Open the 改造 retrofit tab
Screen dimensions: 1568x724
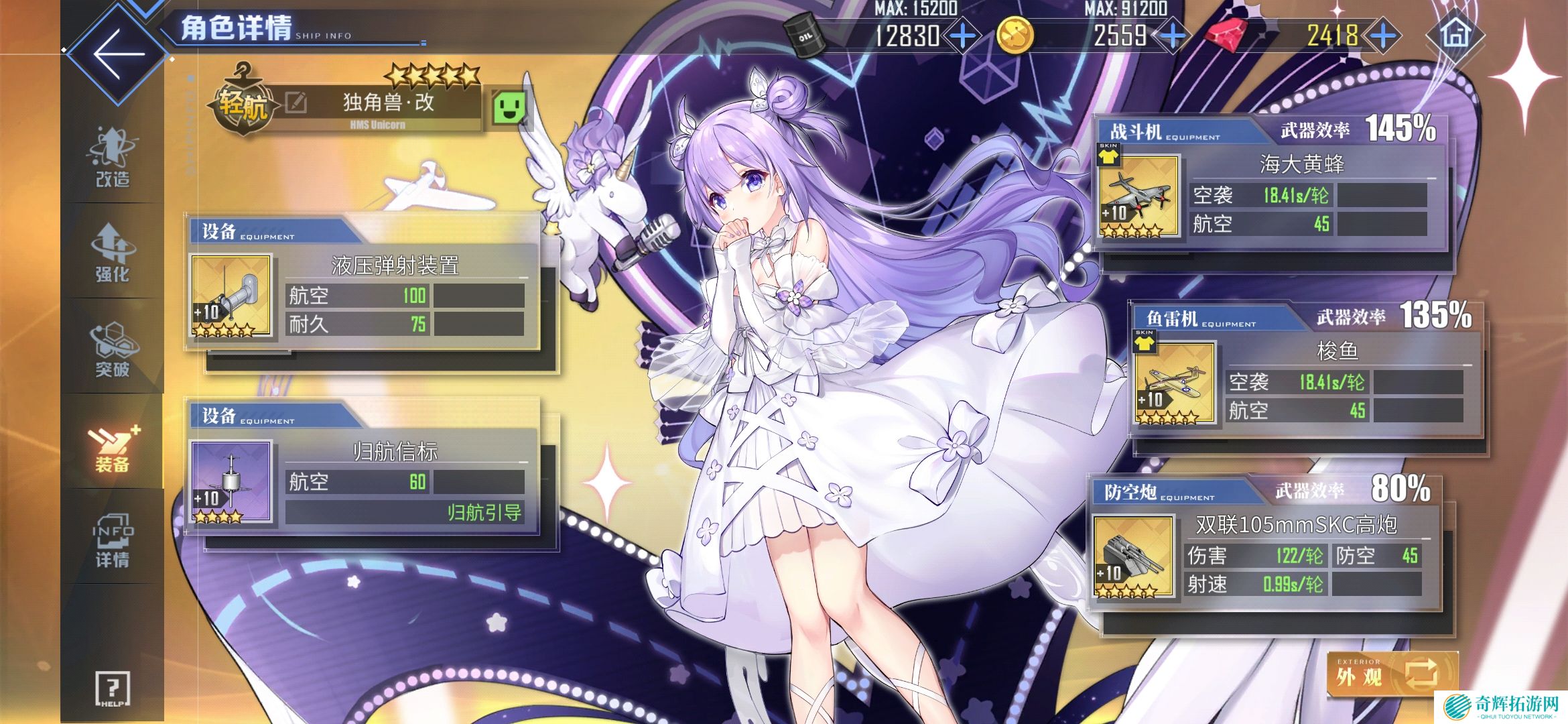pyautogui.click(x=113, y=158)
